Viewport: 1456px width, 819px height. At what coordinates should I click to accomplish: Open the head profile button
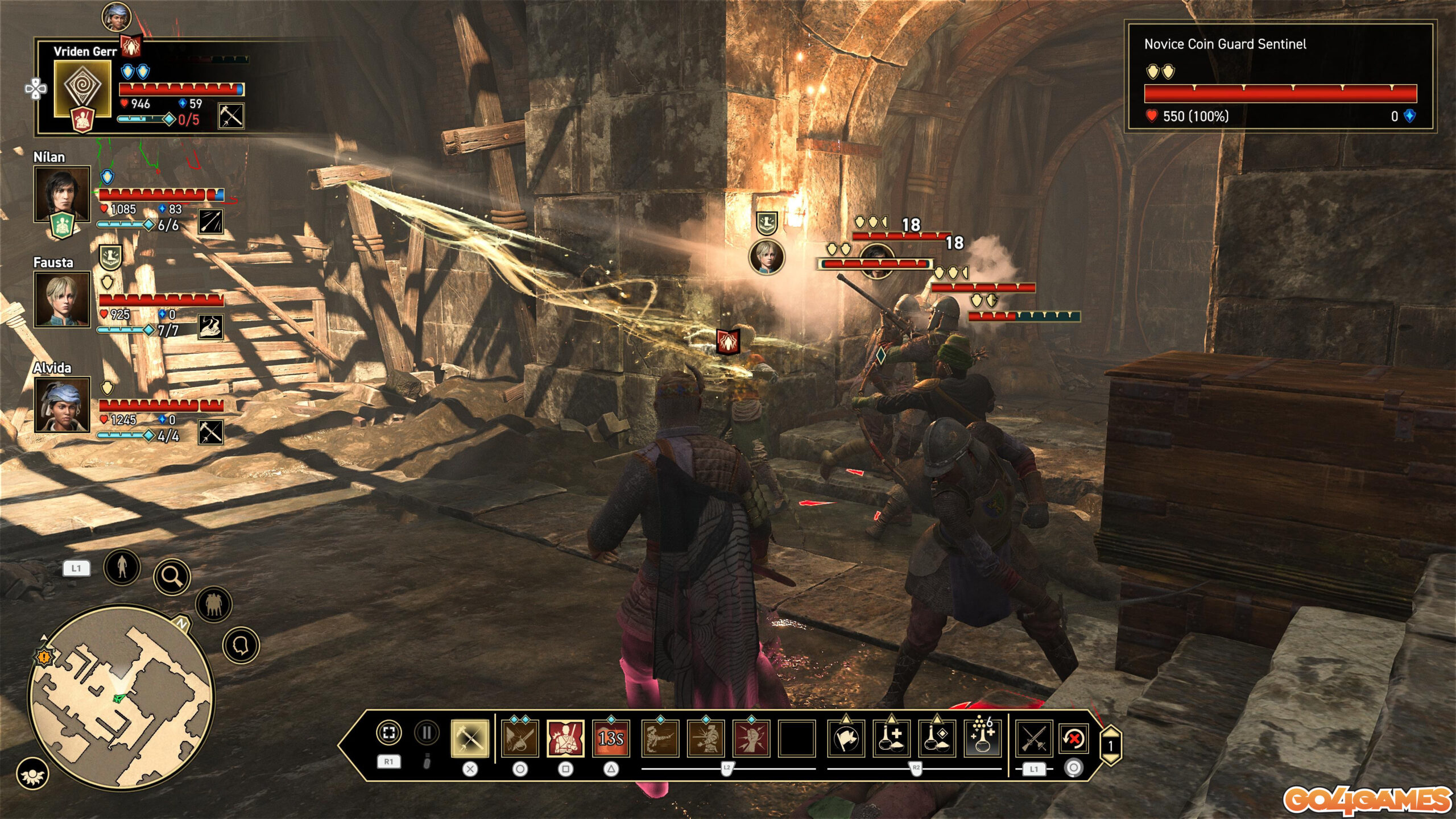pos(241,645)
